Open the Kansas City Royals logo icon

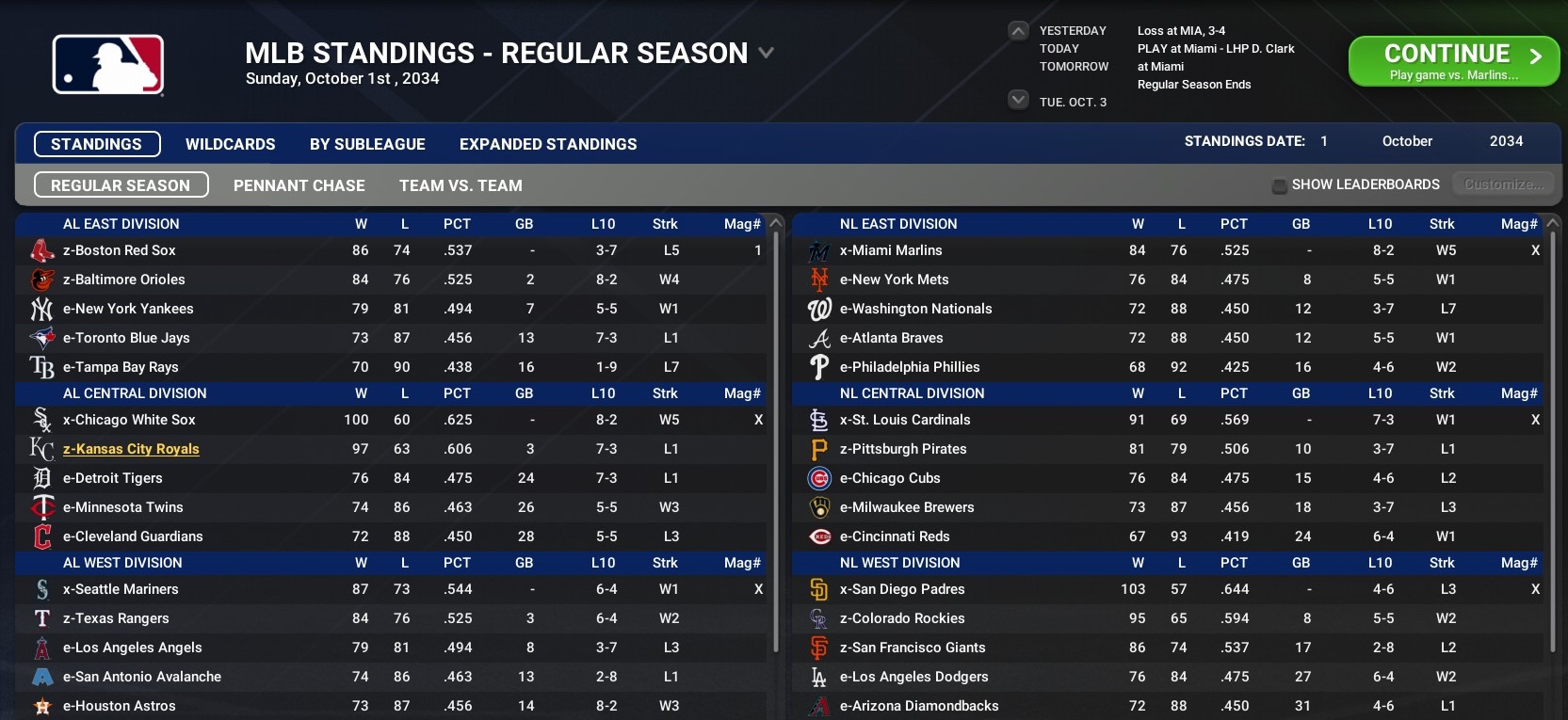click(x=41, y=449)
